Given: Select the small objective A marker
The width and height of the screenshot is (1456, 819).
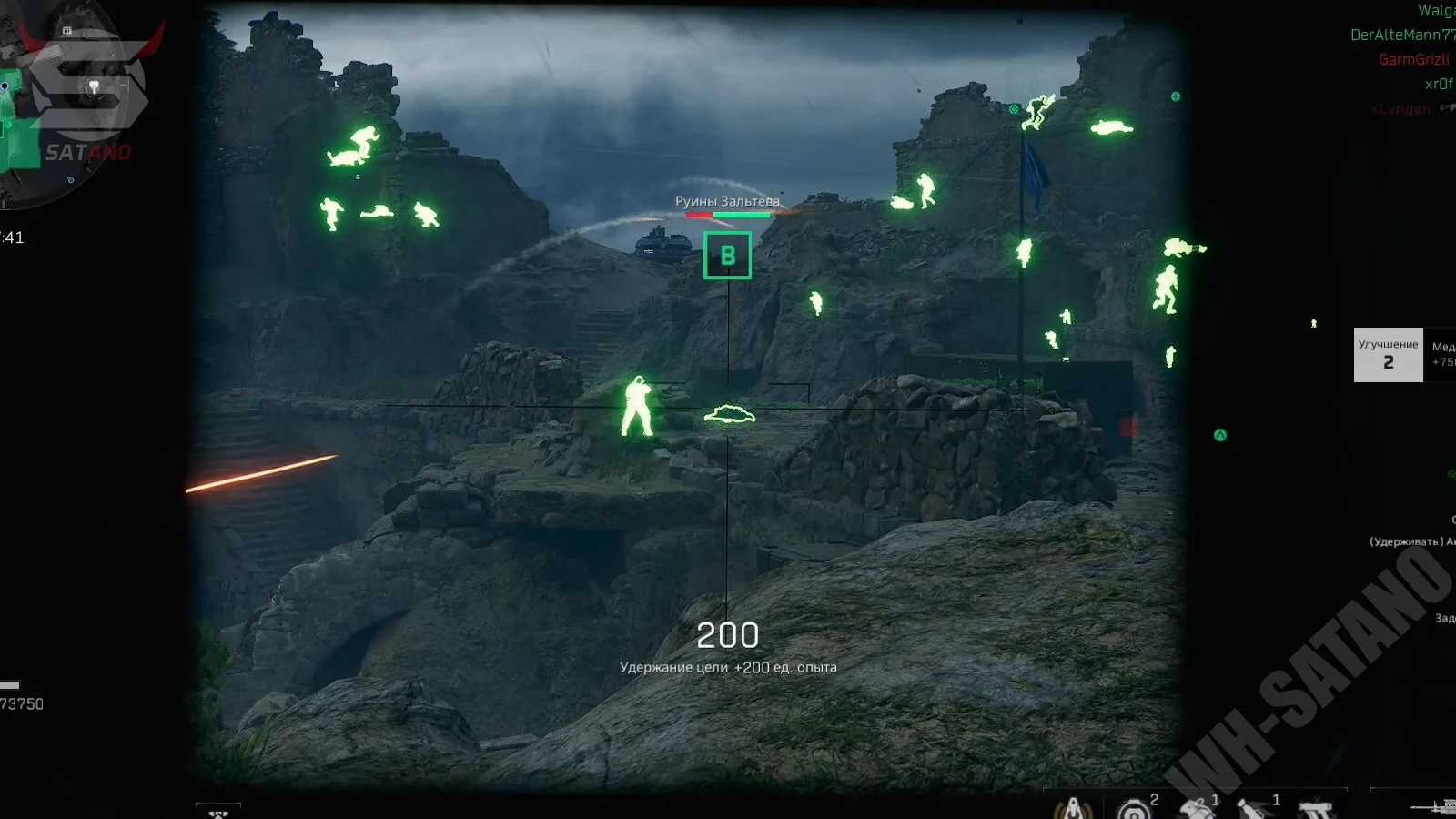Looking at the screenshot, I should (x=1220, y=436).
